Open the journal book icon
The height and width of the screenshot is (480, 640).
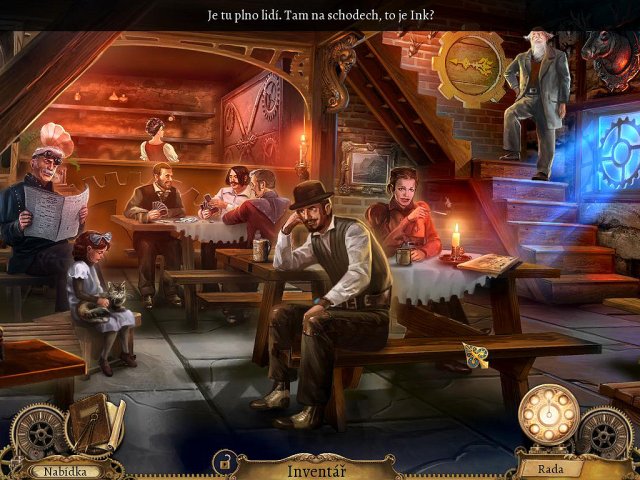(95, 422)
